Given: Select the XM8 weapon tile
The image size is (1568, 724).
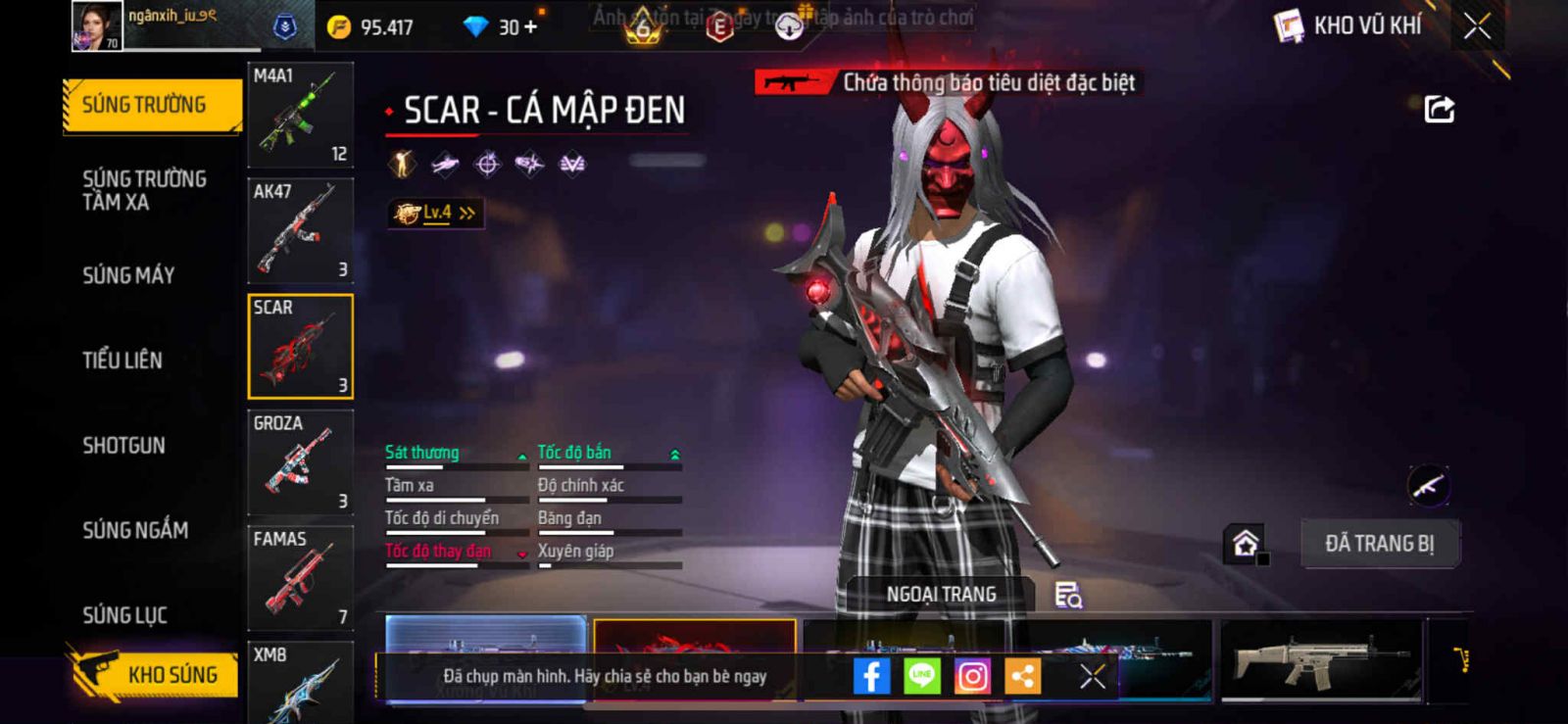Looking at the screenshot, I should click(x=300, y=682).
